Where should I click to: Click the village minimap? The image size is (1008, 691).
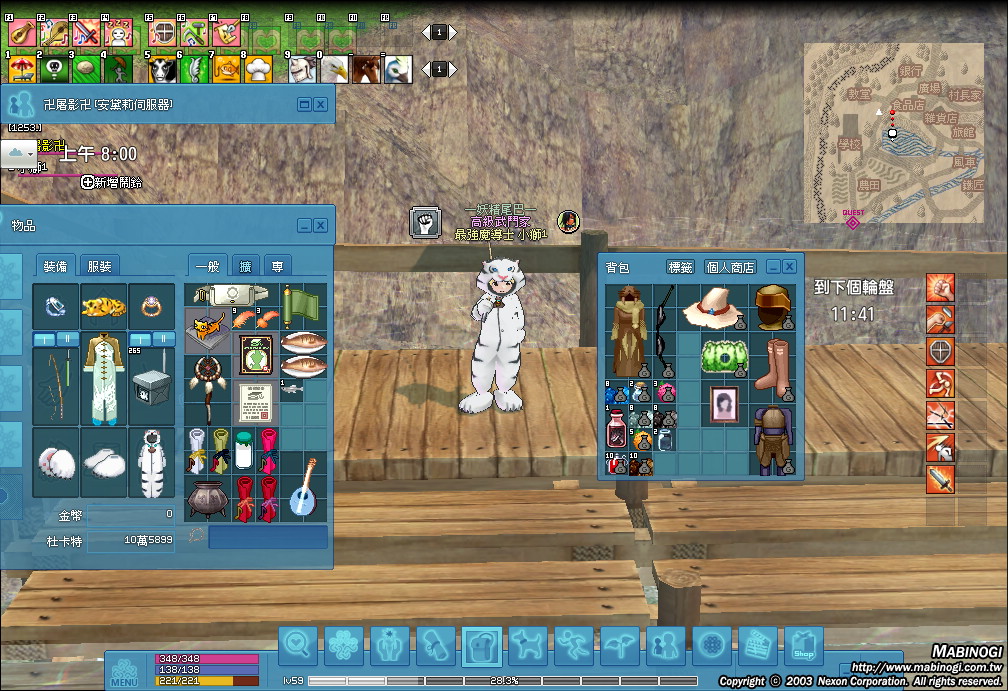click(x=892, y=135)
